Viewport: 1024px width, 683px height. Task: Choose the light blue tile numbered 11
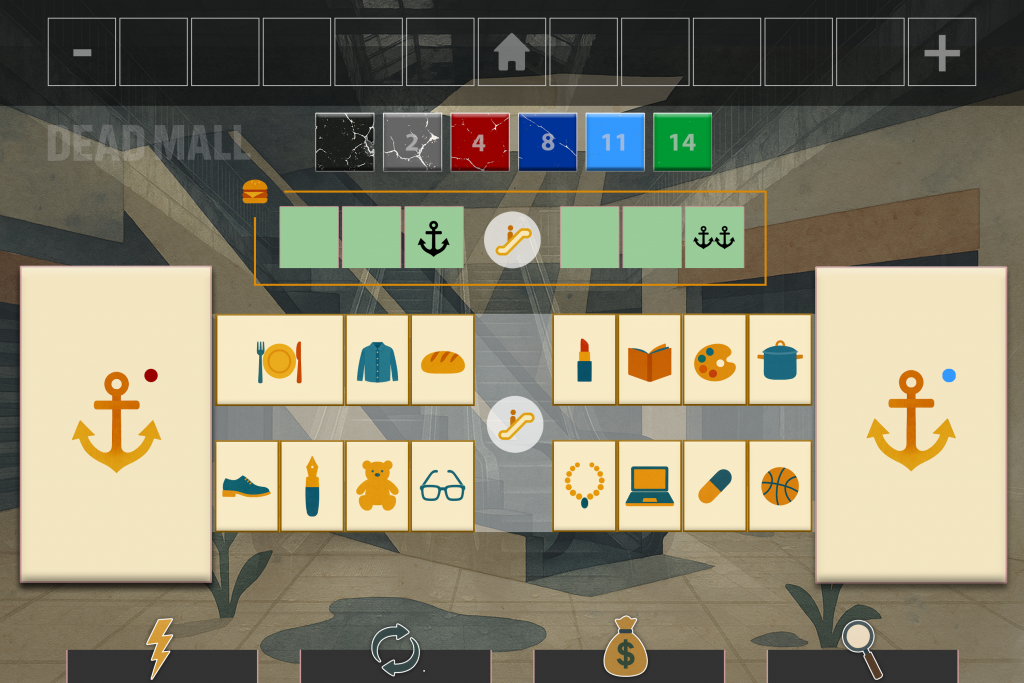[614, 142]
